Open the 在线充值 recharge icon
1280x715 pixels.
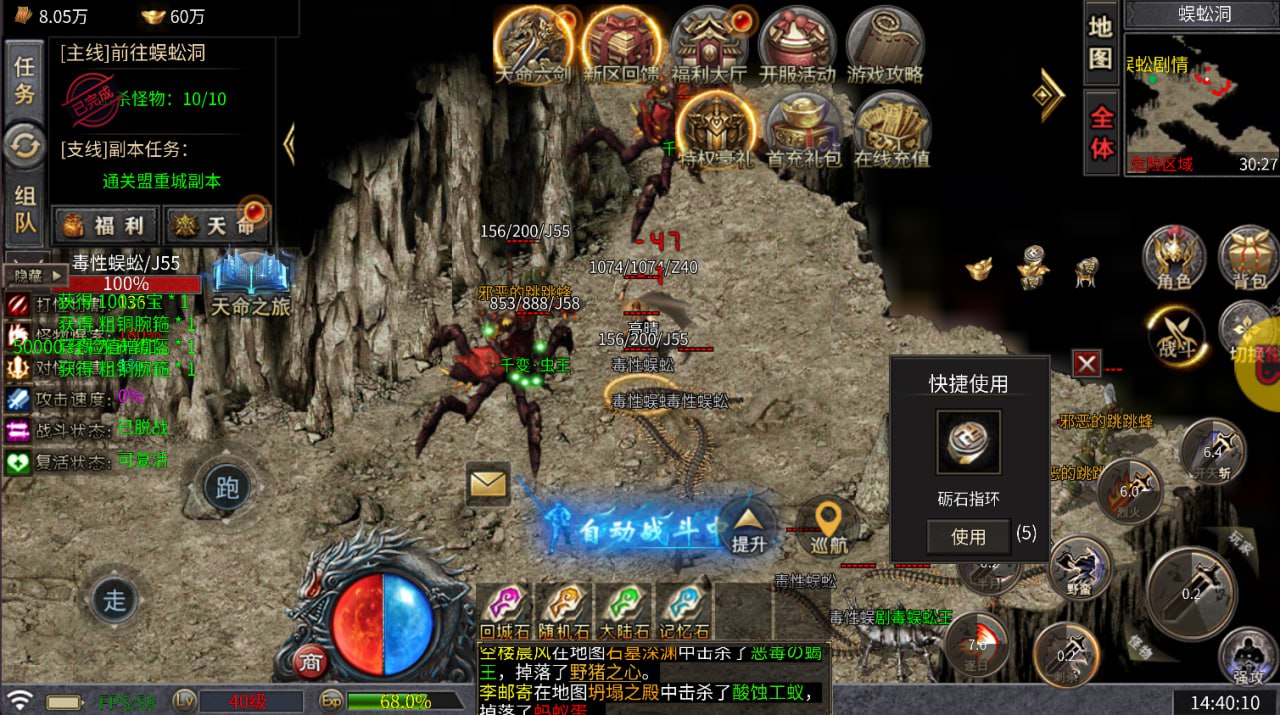[x=891, y=127]
